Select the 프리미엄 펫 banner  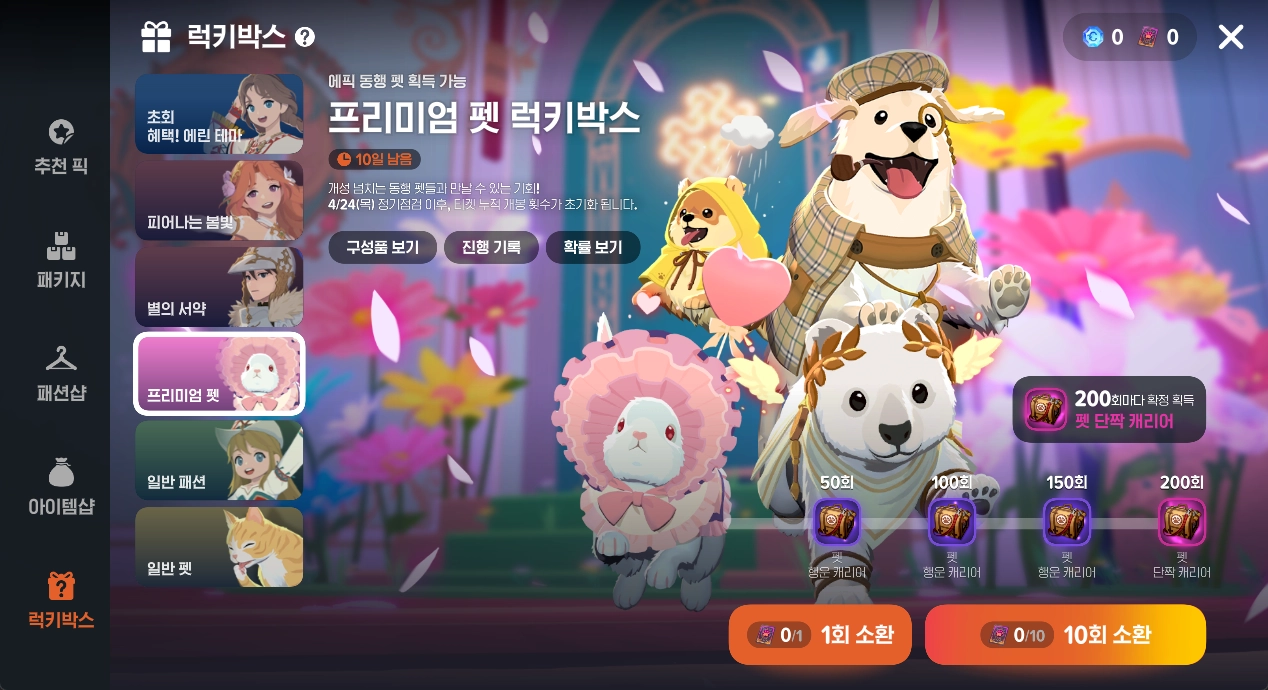[219, 373]
